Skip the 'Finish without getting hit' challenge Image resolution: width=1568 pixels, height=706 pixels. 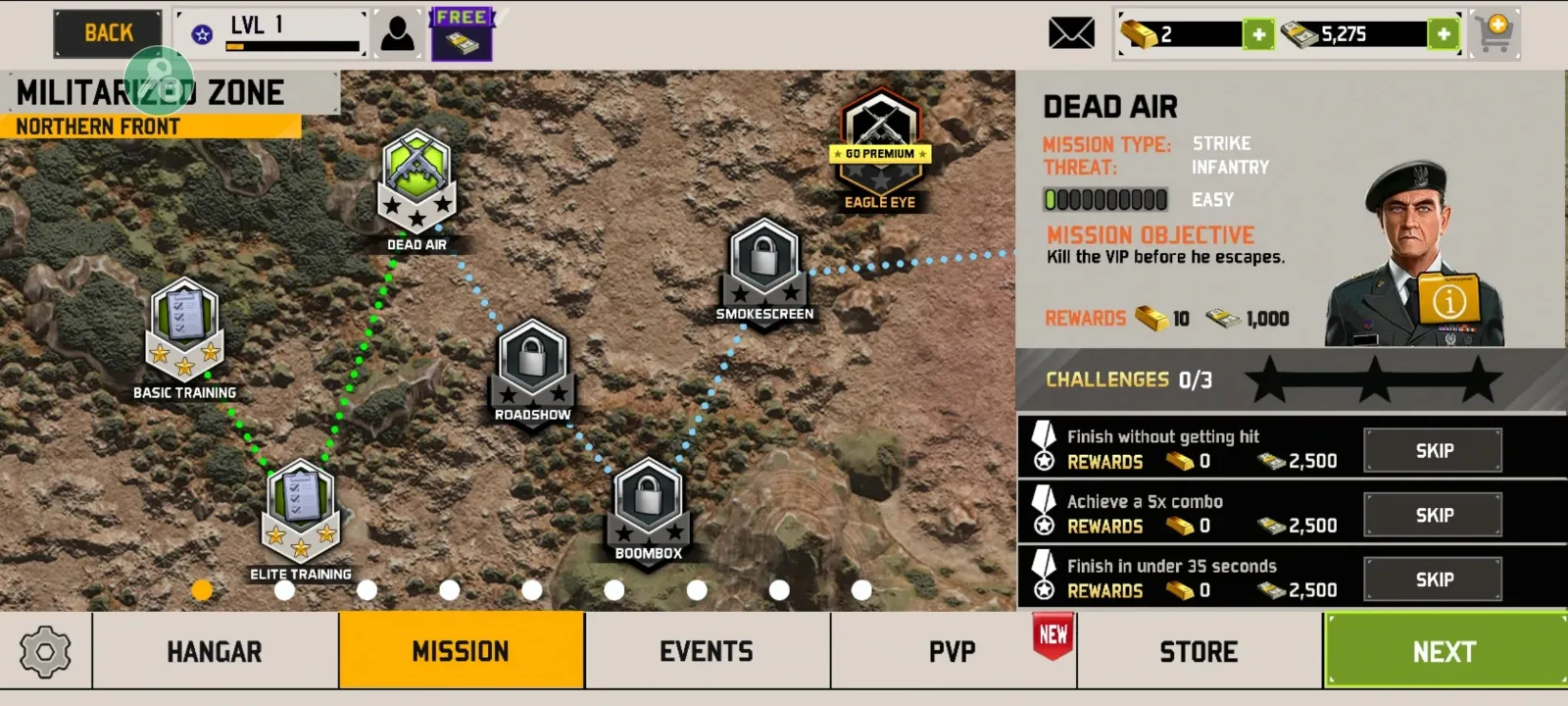(1433, 451)
